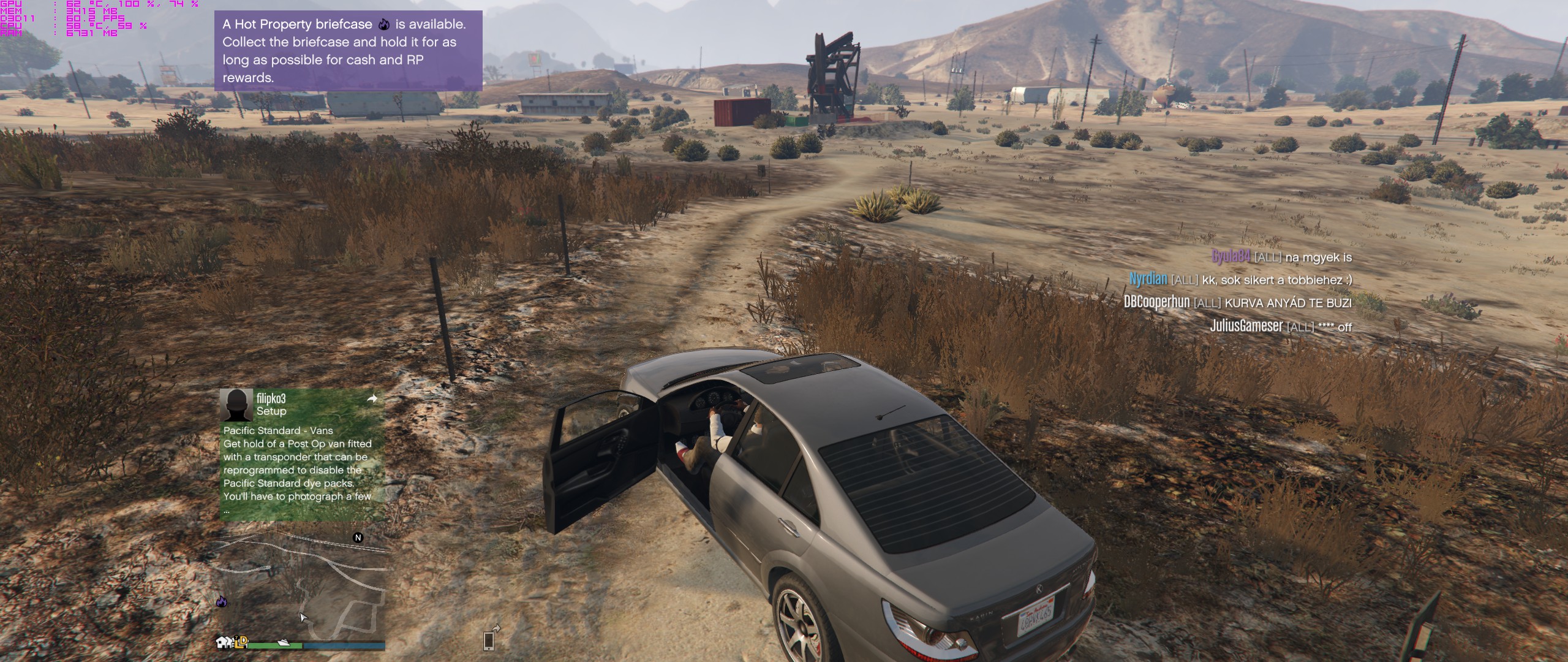
Task: Select the yellow LD blip on the minimap
Action: [x=242, y=642]
